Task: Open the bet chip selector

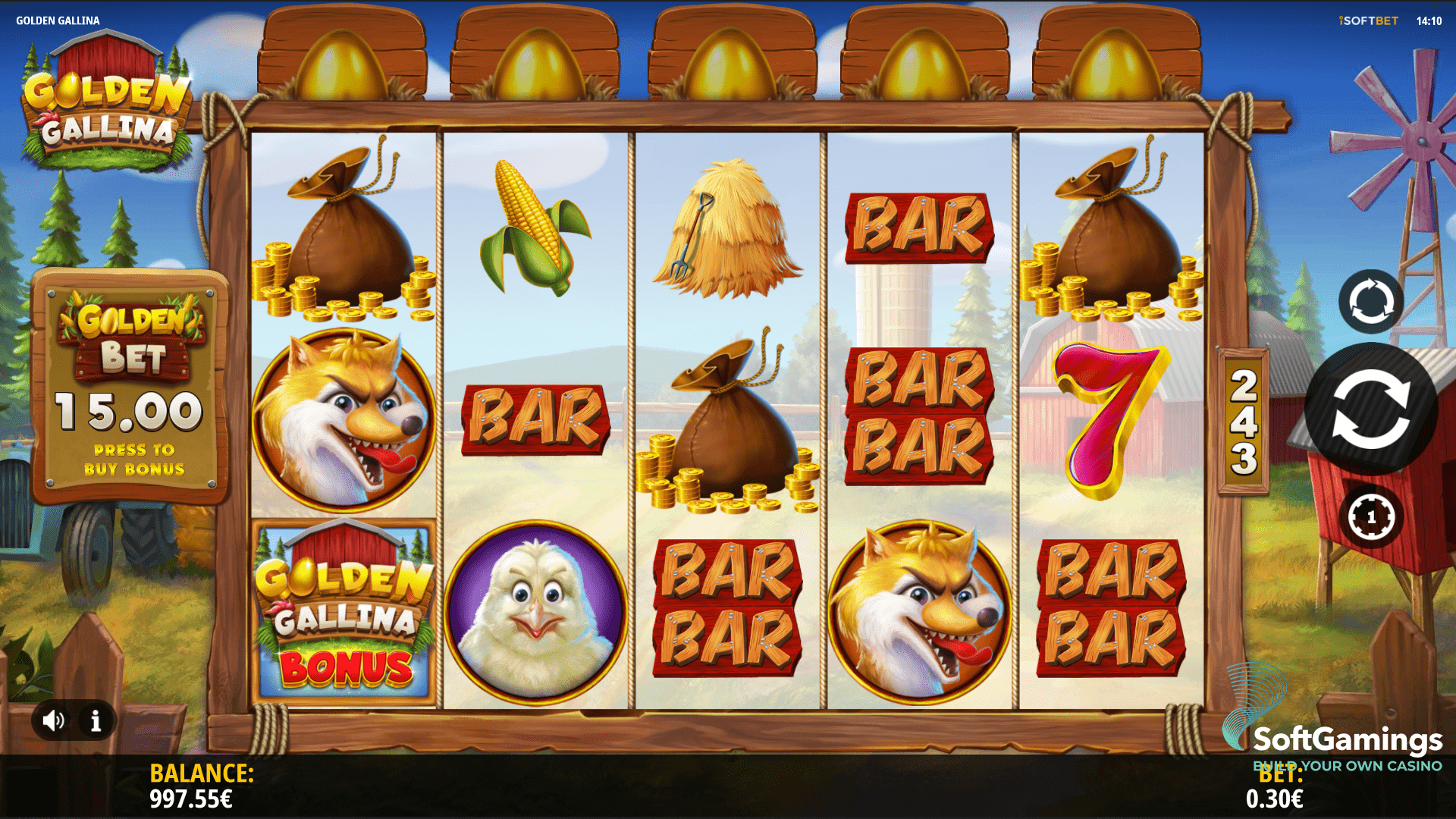Action: [1370, 517]
